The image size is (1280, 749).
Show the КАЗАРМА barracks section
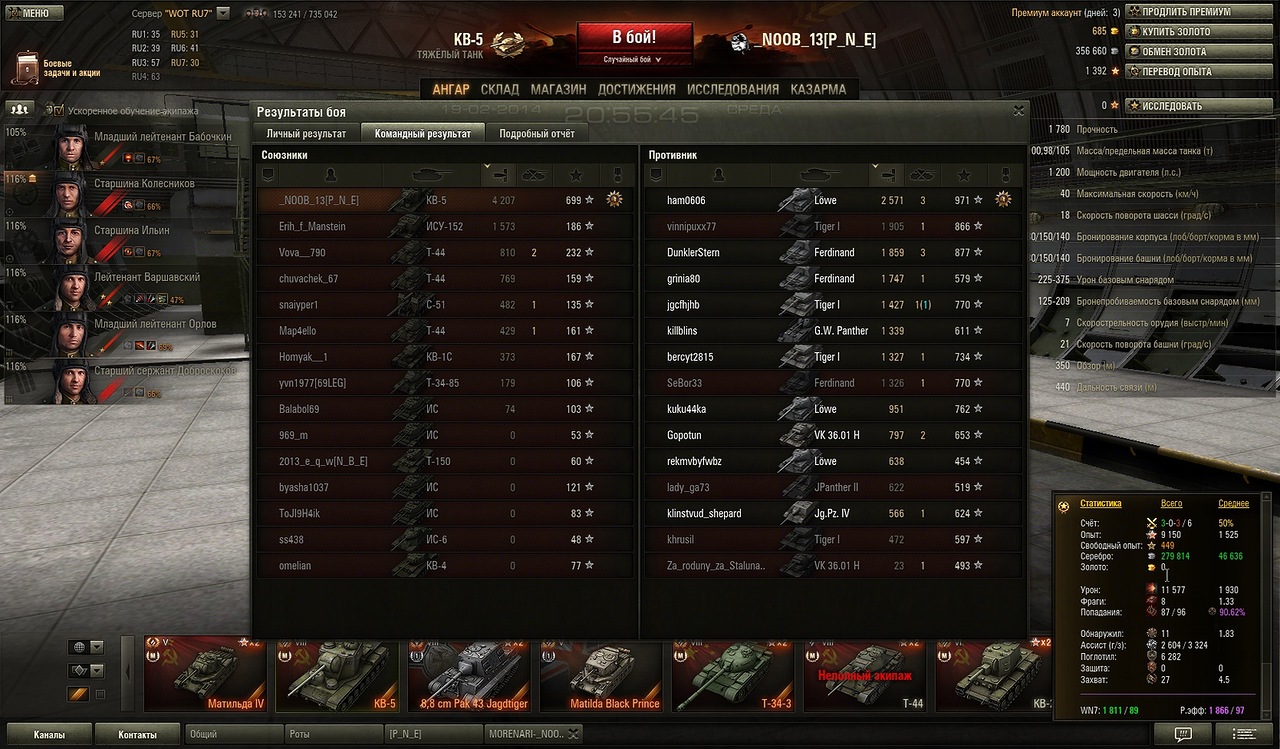pos(818,89)
